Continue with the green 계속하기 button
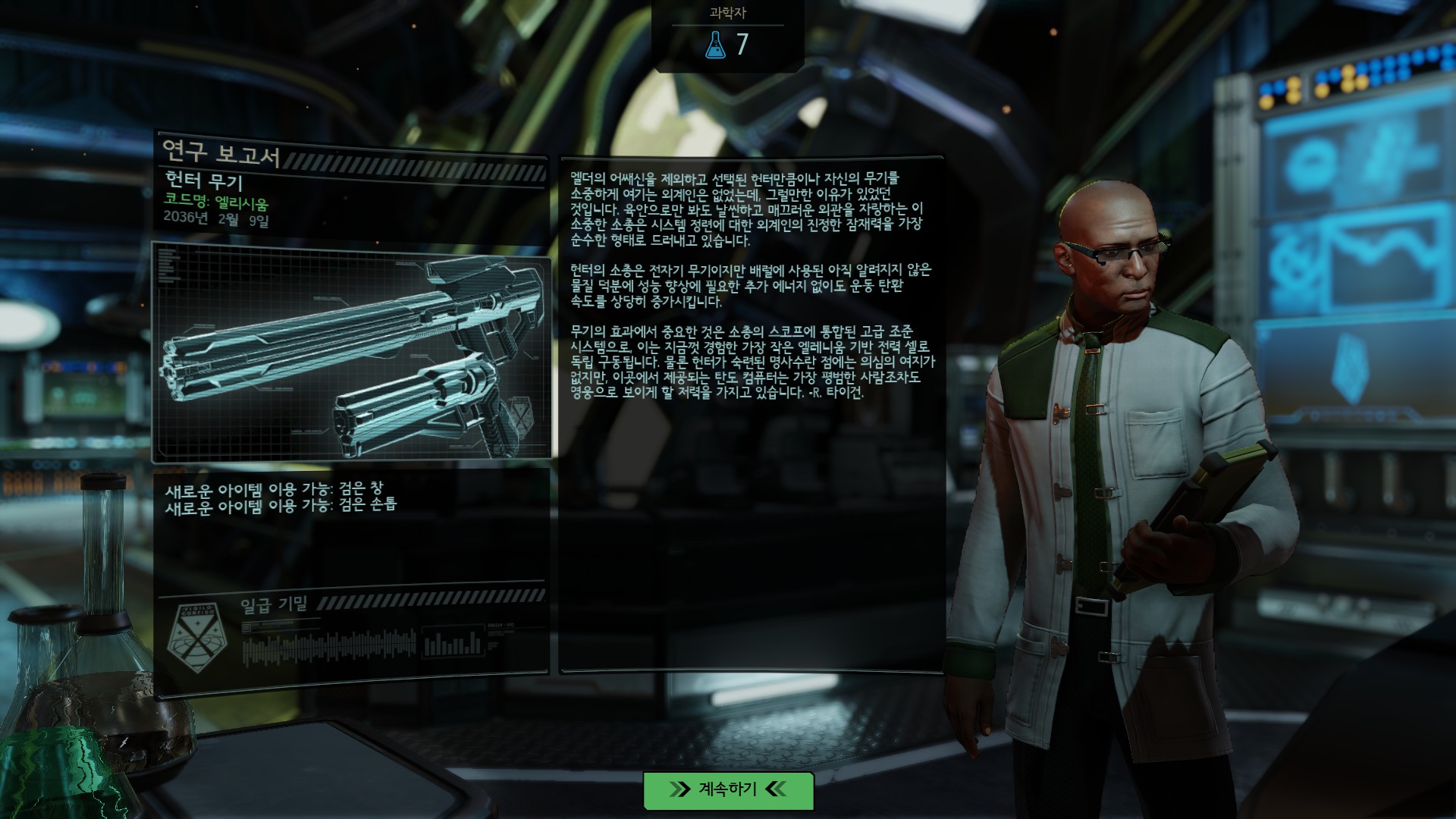 pos(728,790)
